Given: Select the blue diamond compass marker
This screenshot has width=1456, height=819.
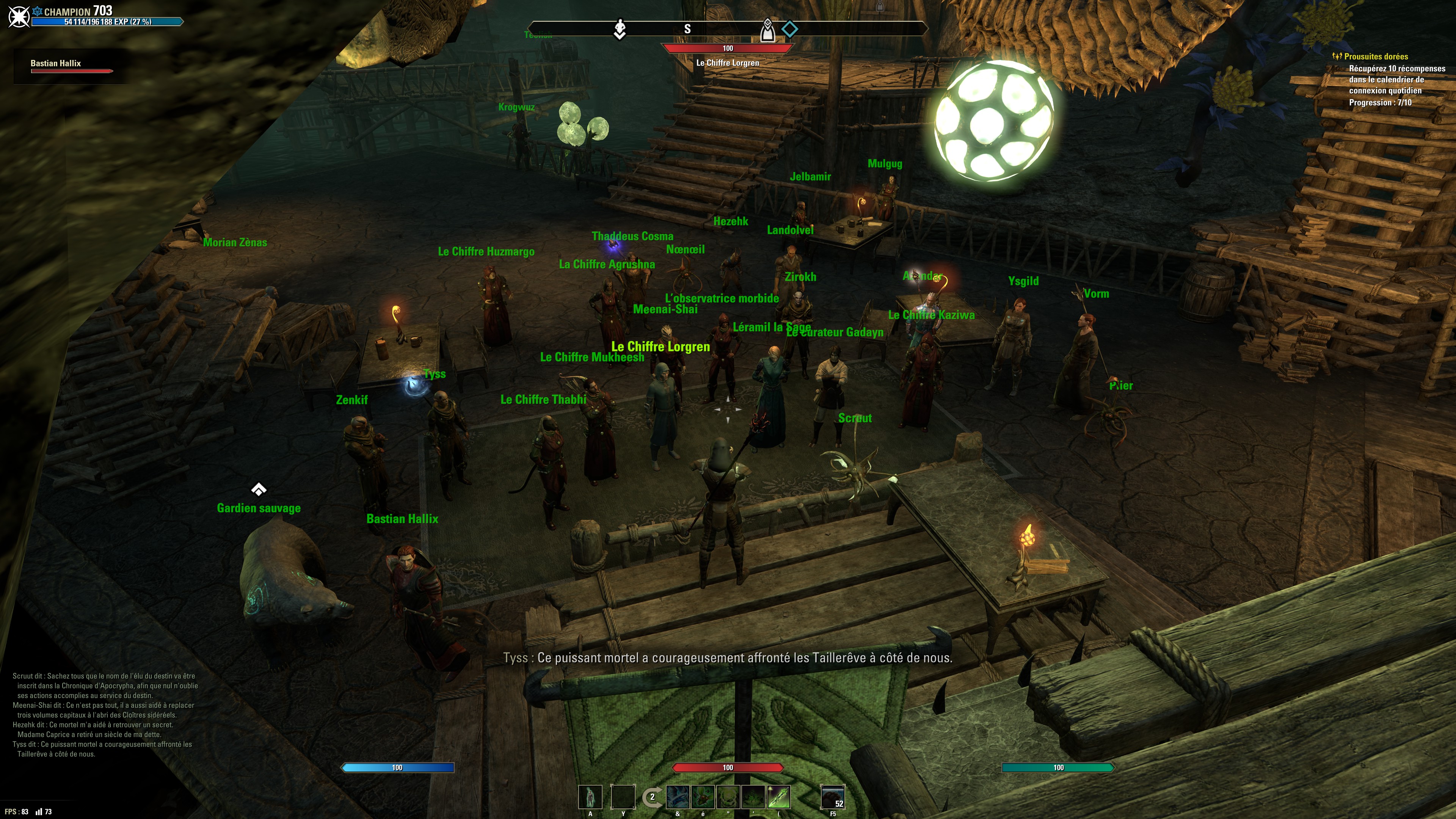Looking at the screenshot, I should (x=789, y=28).
